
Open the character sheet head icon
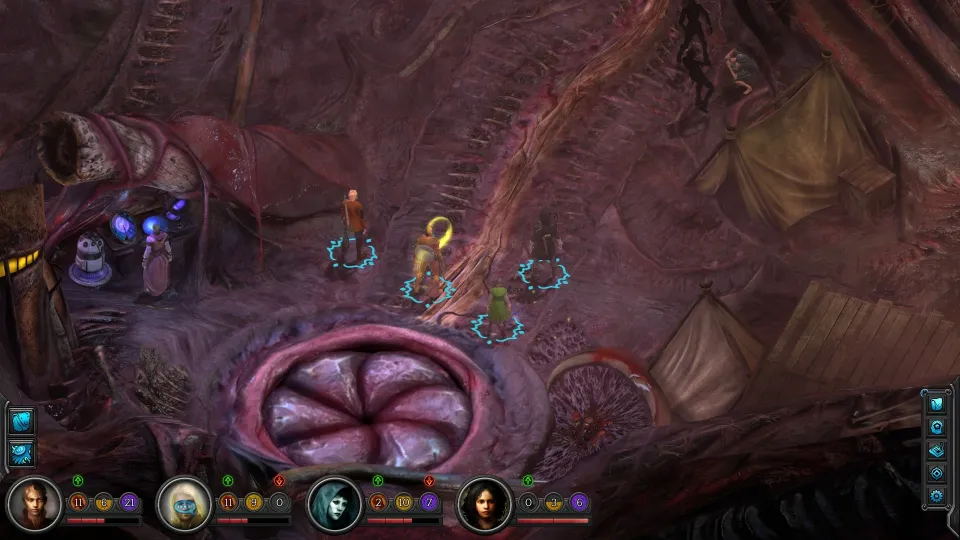click(937, 427)
